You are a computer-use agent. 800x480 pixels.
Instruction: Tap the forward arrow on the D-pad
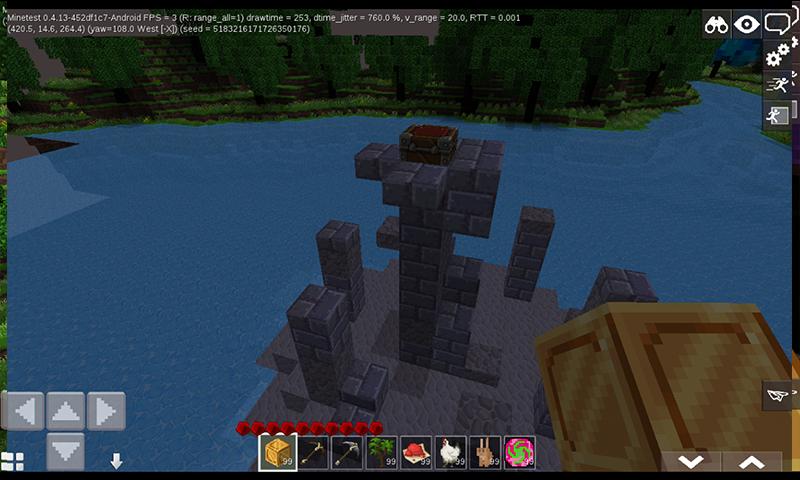point(66,410)
